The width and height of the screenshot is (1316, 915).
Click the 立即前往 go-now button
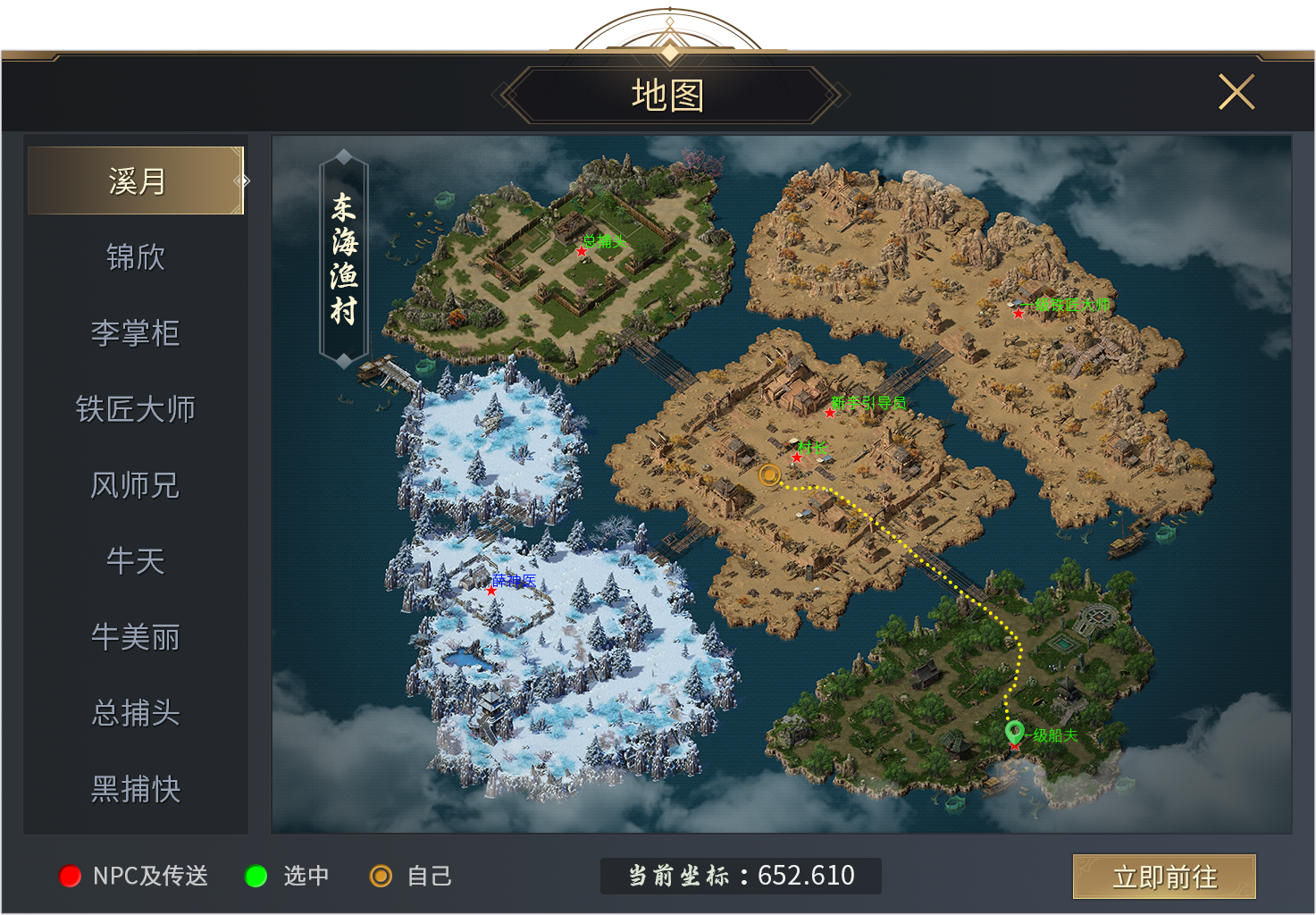click(1164, 877)
